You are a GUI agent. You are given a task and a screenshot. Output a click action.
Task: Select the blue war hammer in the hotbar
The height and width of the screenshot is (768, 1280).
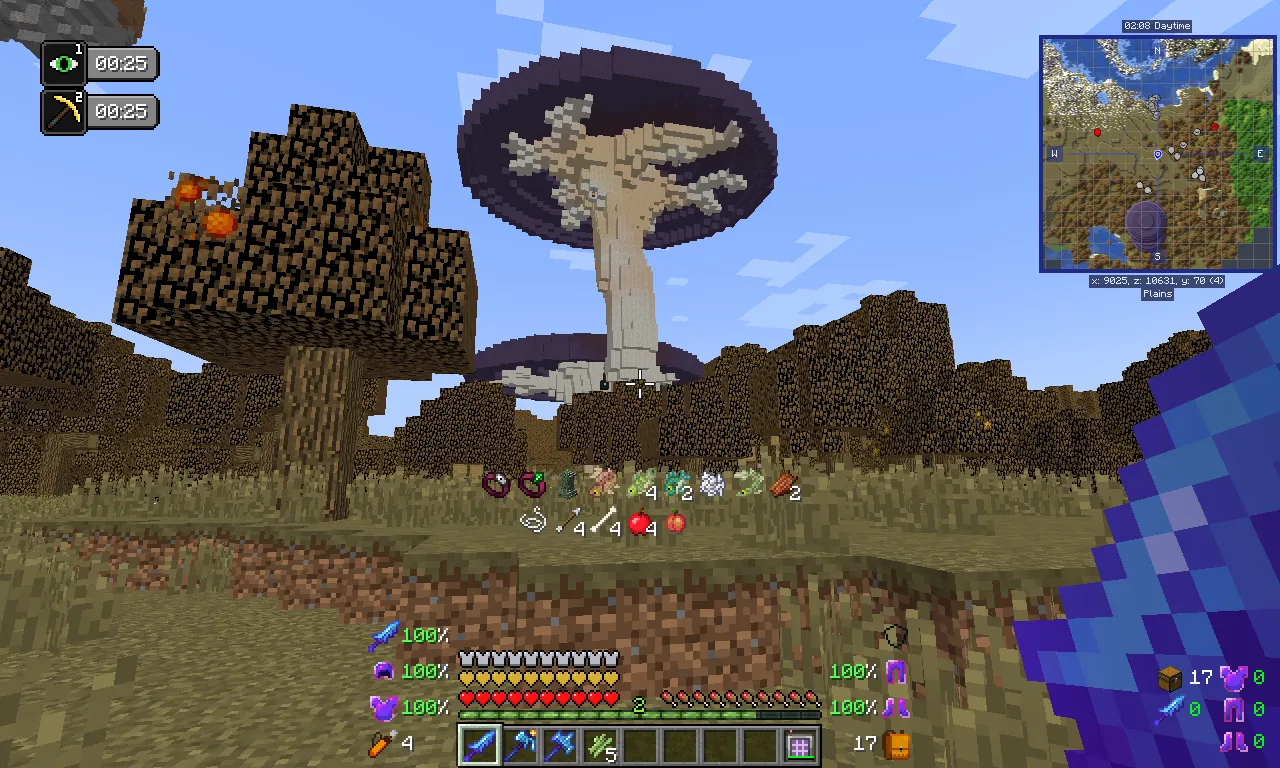pyautogui.click(x=559, y=744)
